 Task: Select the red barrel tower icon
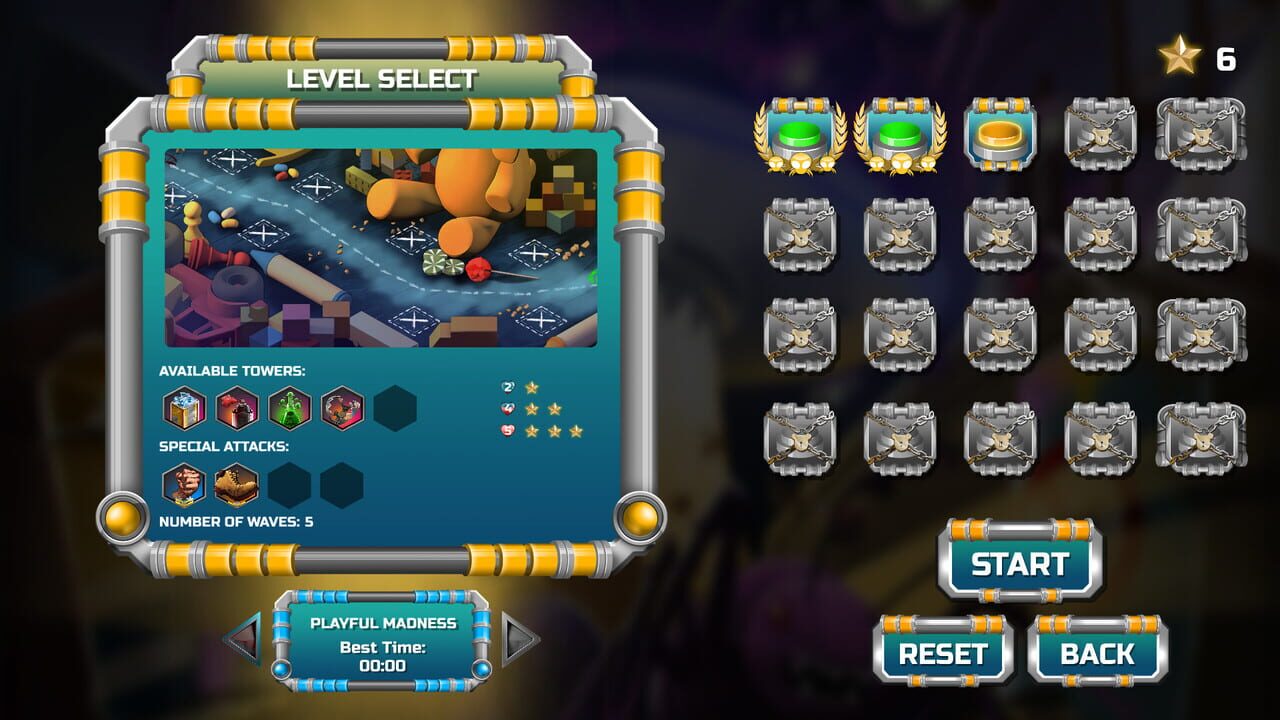click(x=237, y=409)
